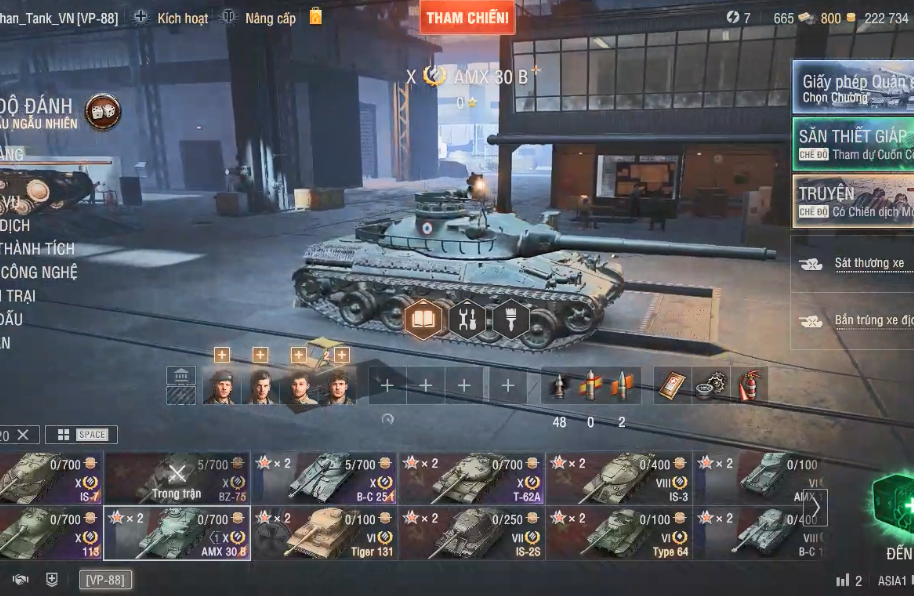Open the CÔNG NGHỆ tech tree menu
914x596 pixels.
click(x=40, y=272)
